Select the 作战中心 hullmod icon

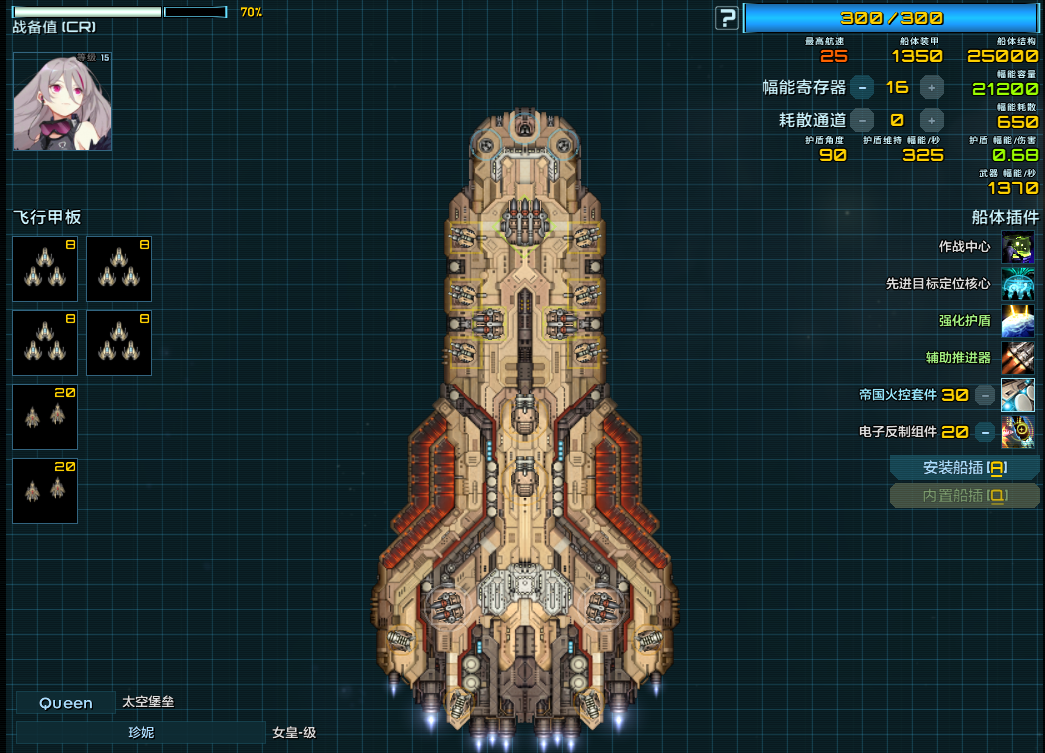[x=1018, y=247]
